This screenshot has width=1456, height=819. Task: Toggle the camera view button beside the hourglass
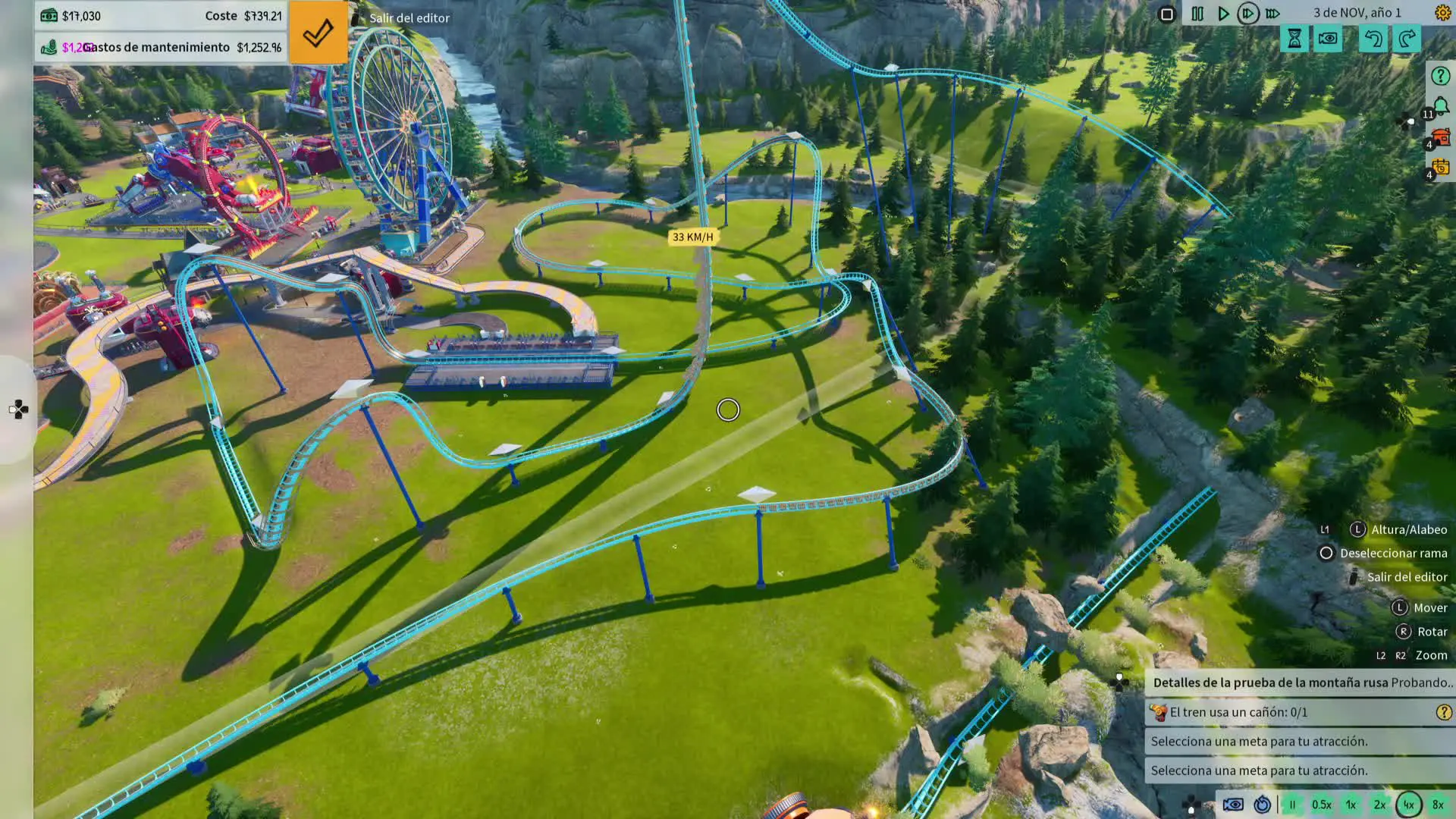(x=1328, y=39)
